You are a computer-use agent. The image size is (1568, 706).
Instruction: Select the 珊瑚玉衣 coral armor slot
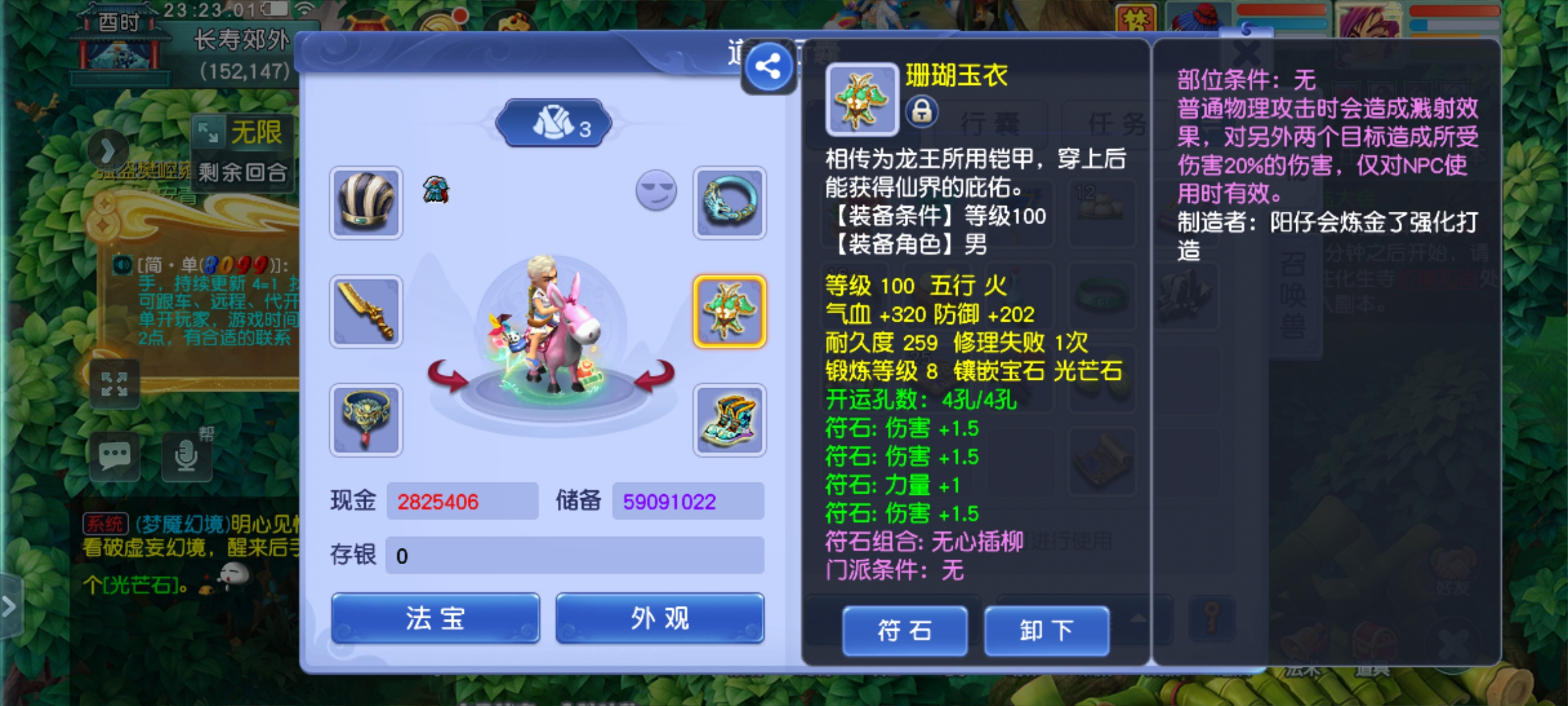[730, 311]
